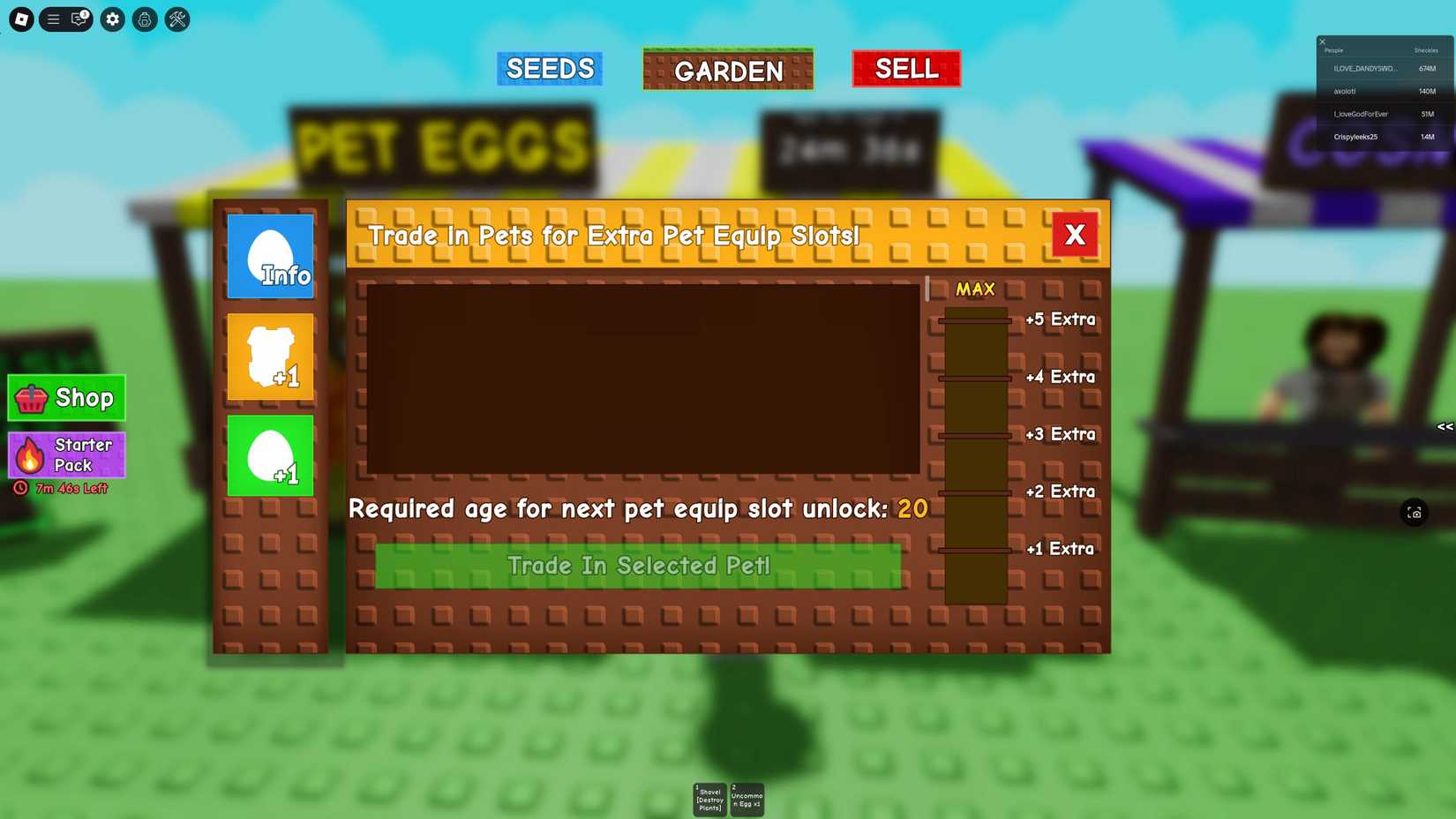Click the MAX progress bar label
Viewport: 1456px width, 819px height.
pyautogui.click(x=973, y=289)
